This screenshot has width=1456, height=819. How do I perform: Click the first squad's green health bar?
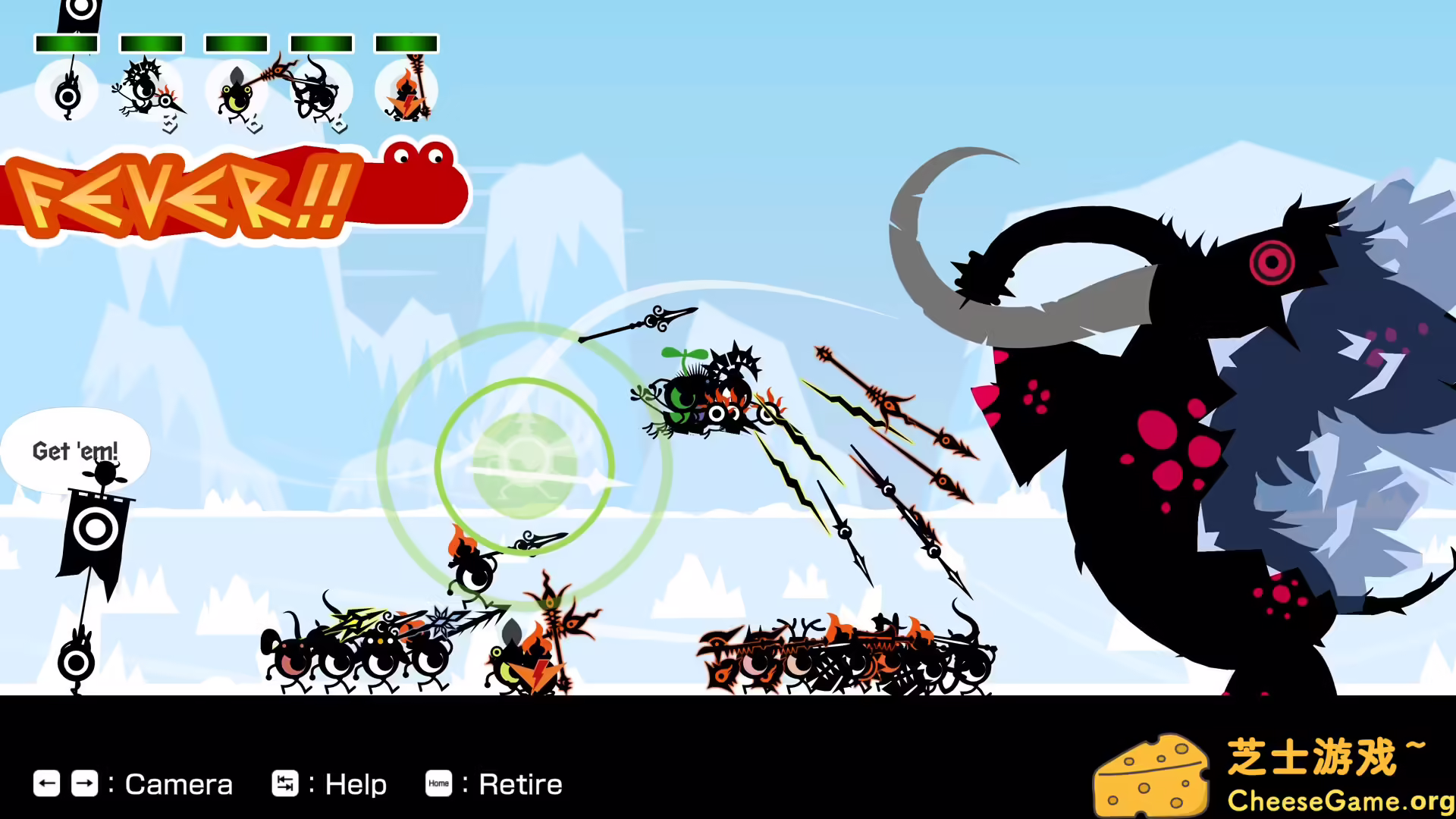pos(67,44)
